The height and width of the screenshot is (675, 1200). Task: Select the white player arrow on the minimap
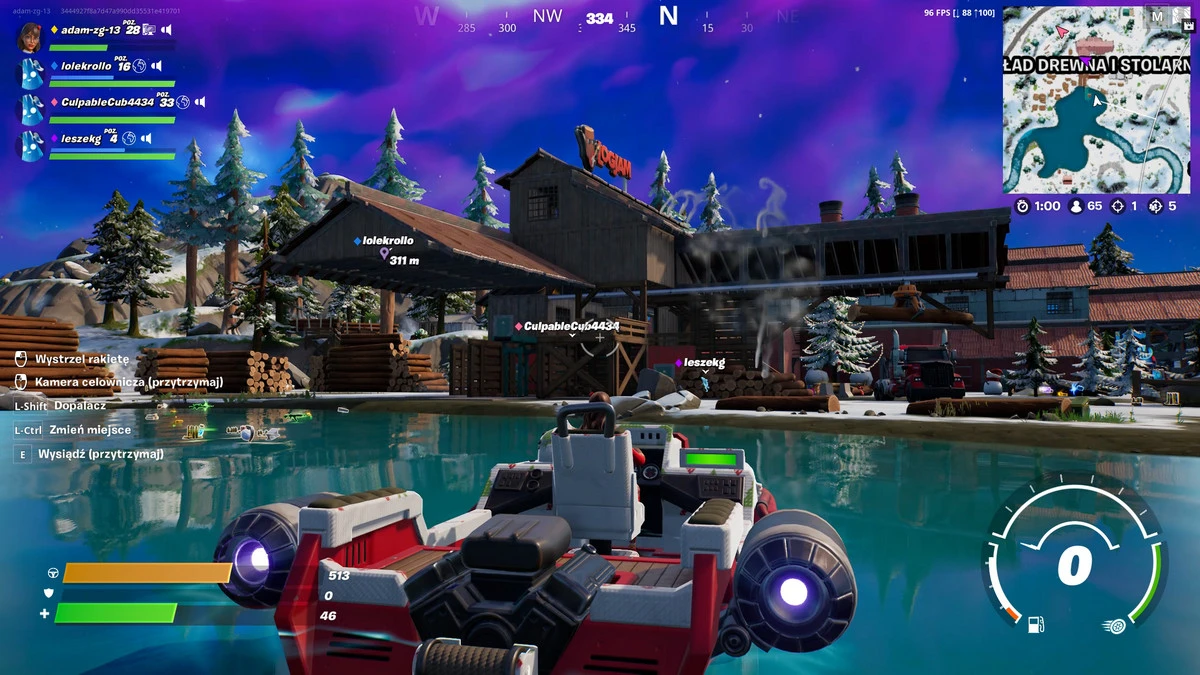[1097, 99]
